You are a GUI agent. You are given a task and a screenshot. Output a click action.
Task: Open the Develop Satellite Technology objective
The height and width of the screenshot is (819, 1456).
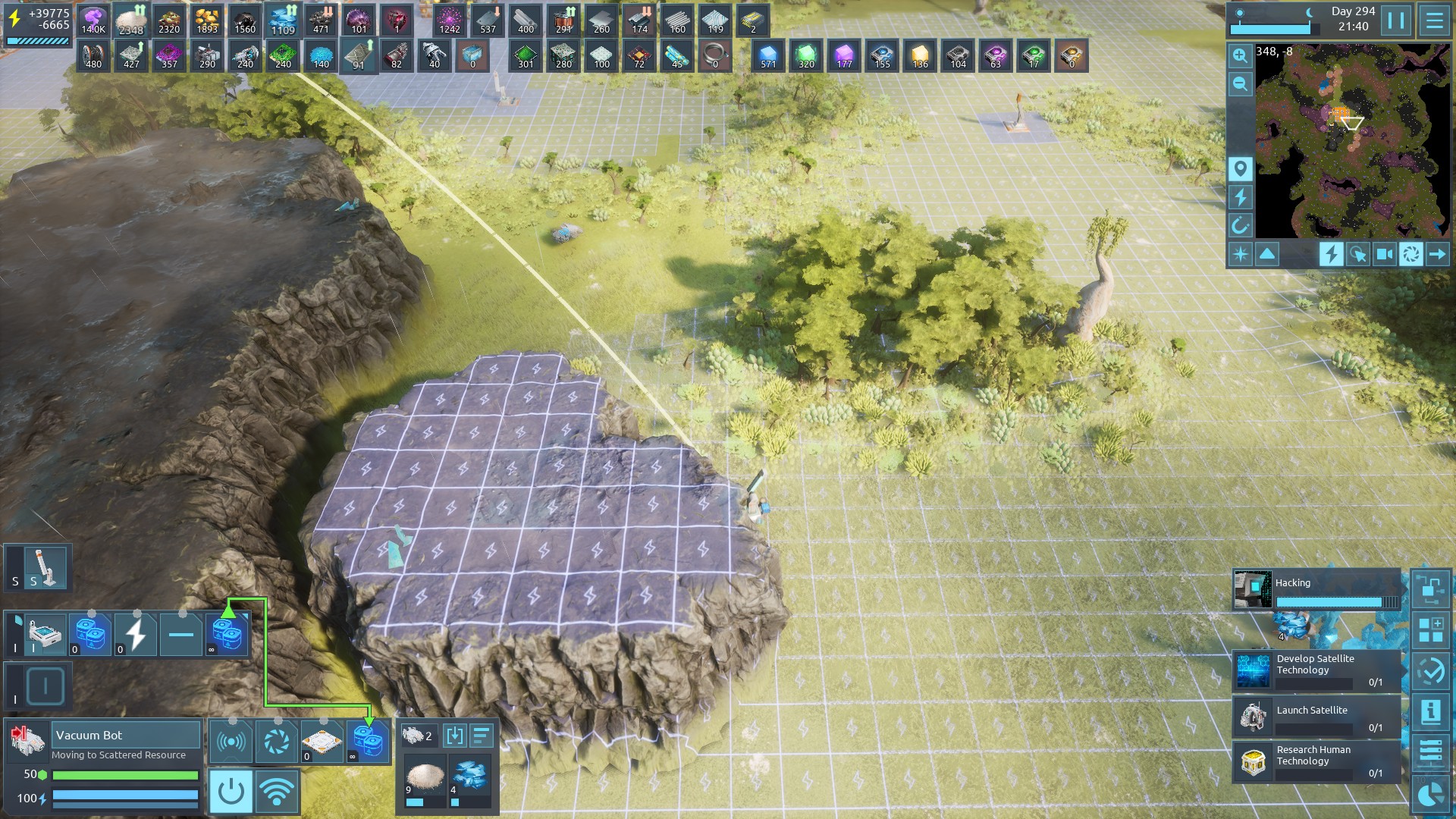click(1316, 670)
